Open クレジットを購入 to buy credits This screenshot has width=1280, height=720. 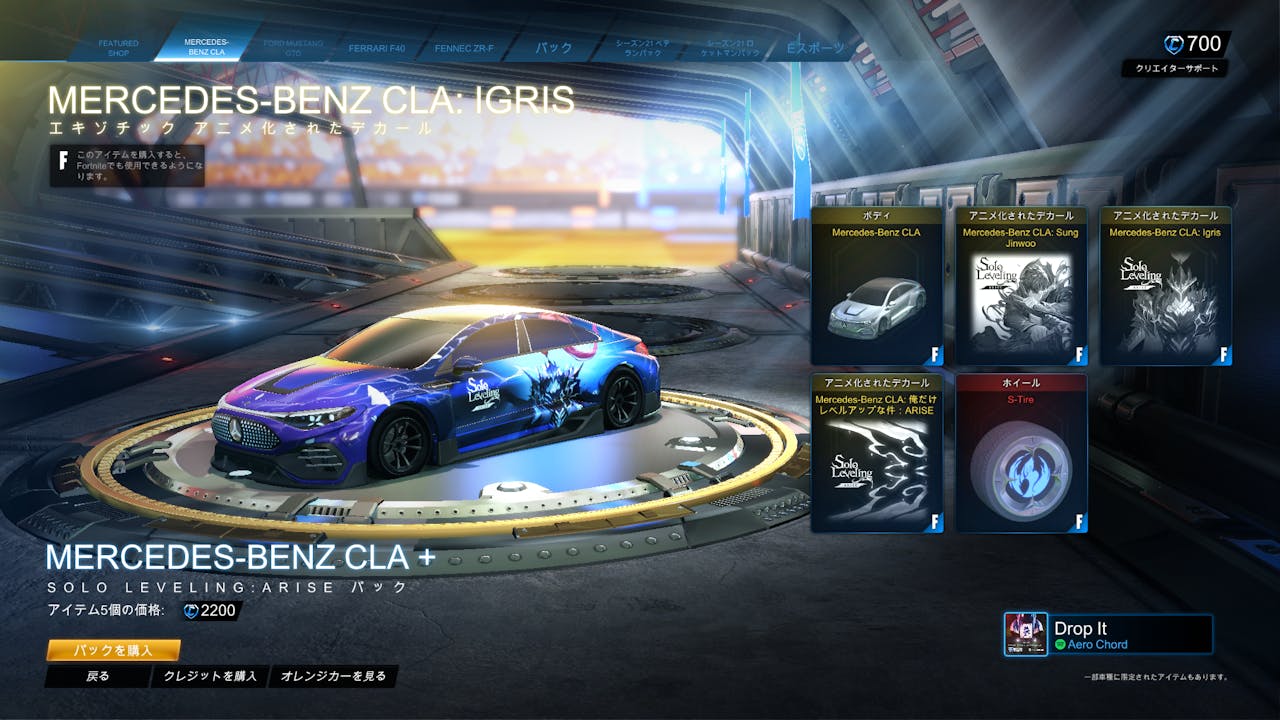[210, 677]
